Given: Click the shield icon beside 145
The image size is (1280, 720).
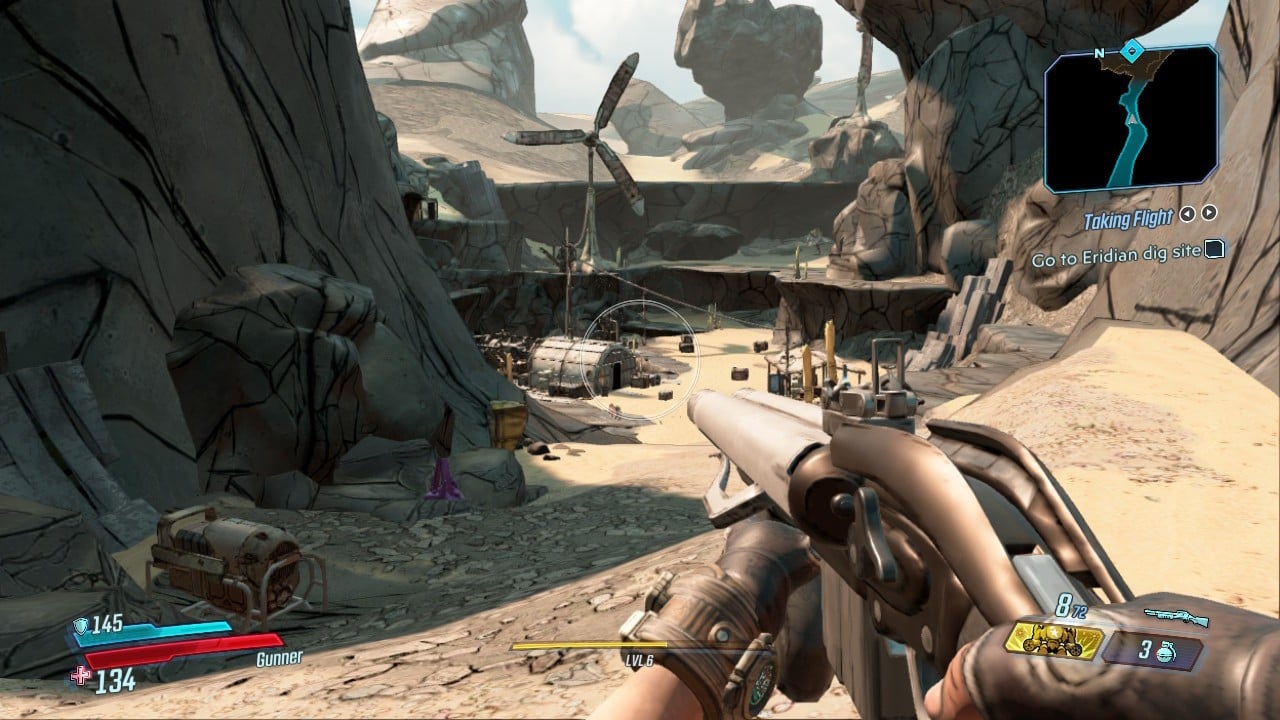Looking at the screenshot, I should click(80, 625).
